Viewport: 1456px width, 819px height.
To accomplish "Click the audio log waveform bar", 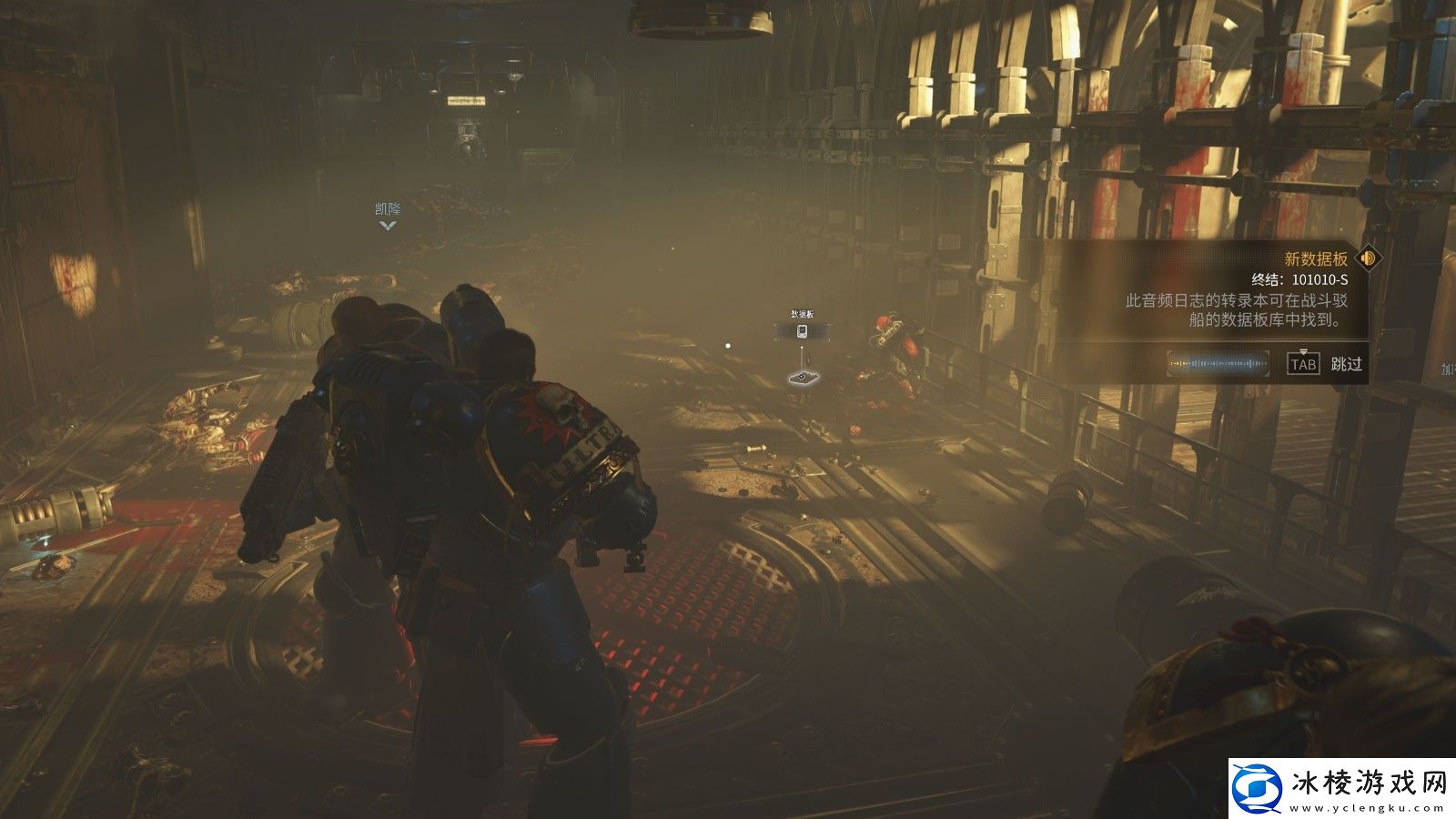I will click(1218, 364).
